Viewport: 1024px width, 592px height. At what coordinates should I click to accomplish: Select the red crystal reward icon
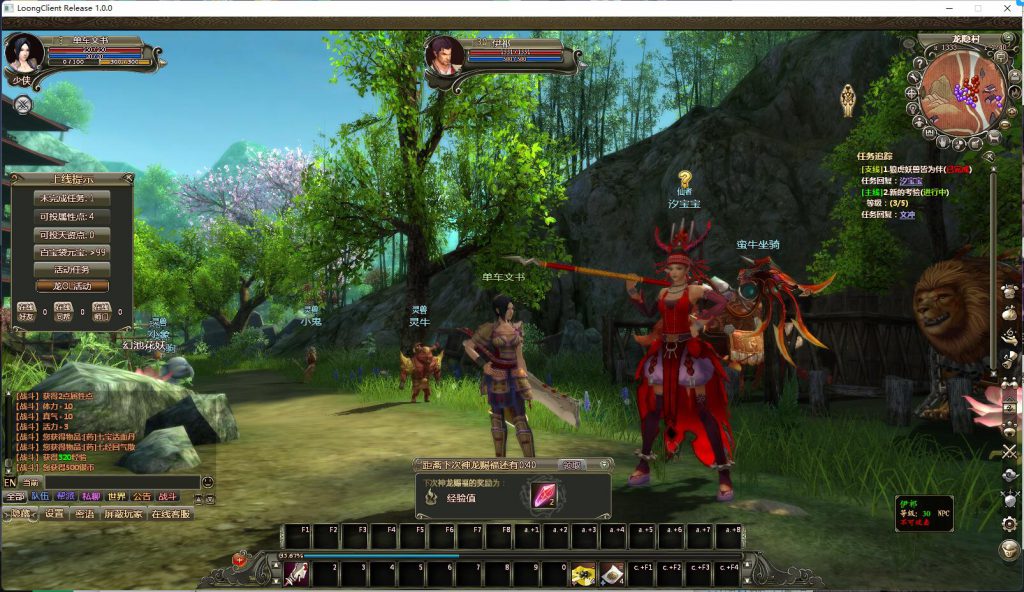544,495
